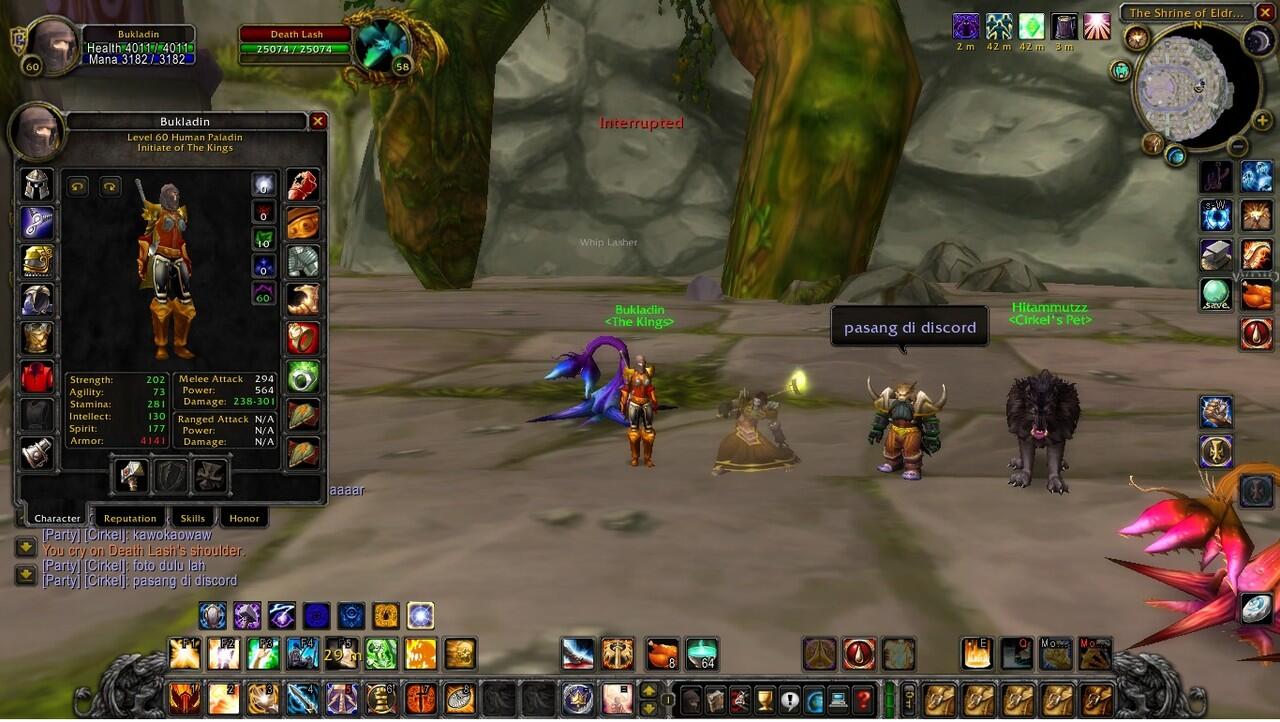Open the Skills tab
This screenshot has width=1280, height=722.
pos(192,518)
